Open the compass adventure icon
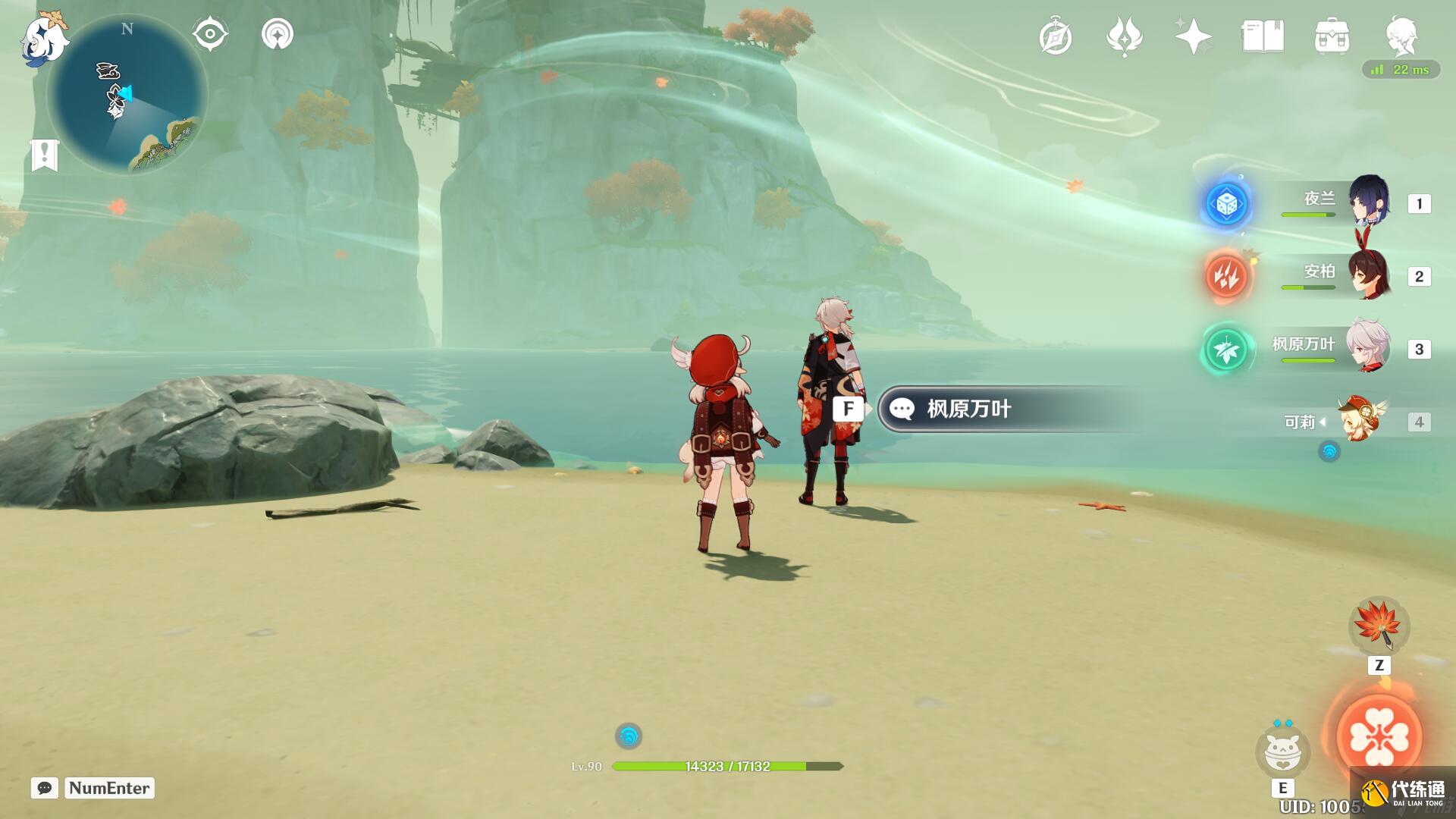Viewport: 1456px width, 819px height. click(x=1056, y=37)
